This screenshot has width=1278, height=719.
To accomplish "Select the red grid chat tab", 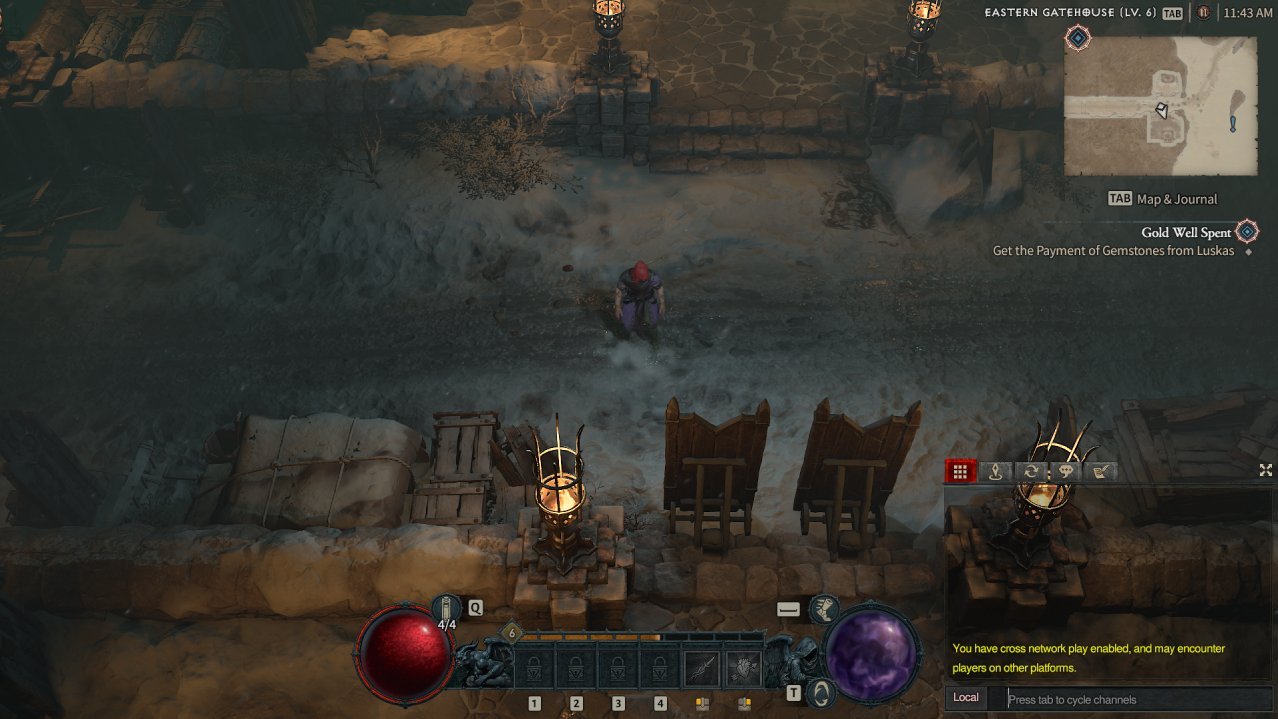I will 960,472.
